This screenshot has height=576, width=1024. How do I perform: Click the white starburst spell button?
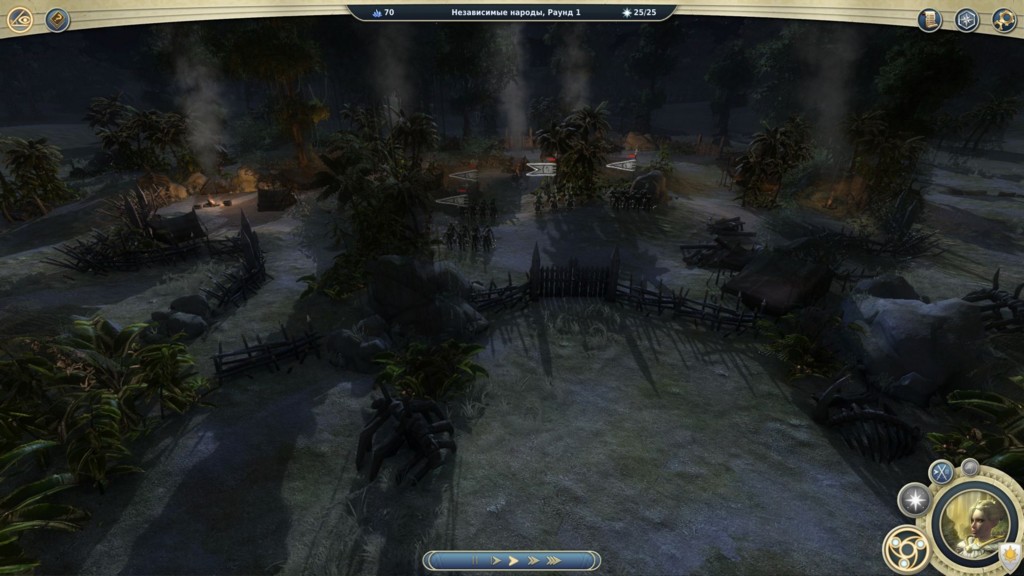point(914,499)
